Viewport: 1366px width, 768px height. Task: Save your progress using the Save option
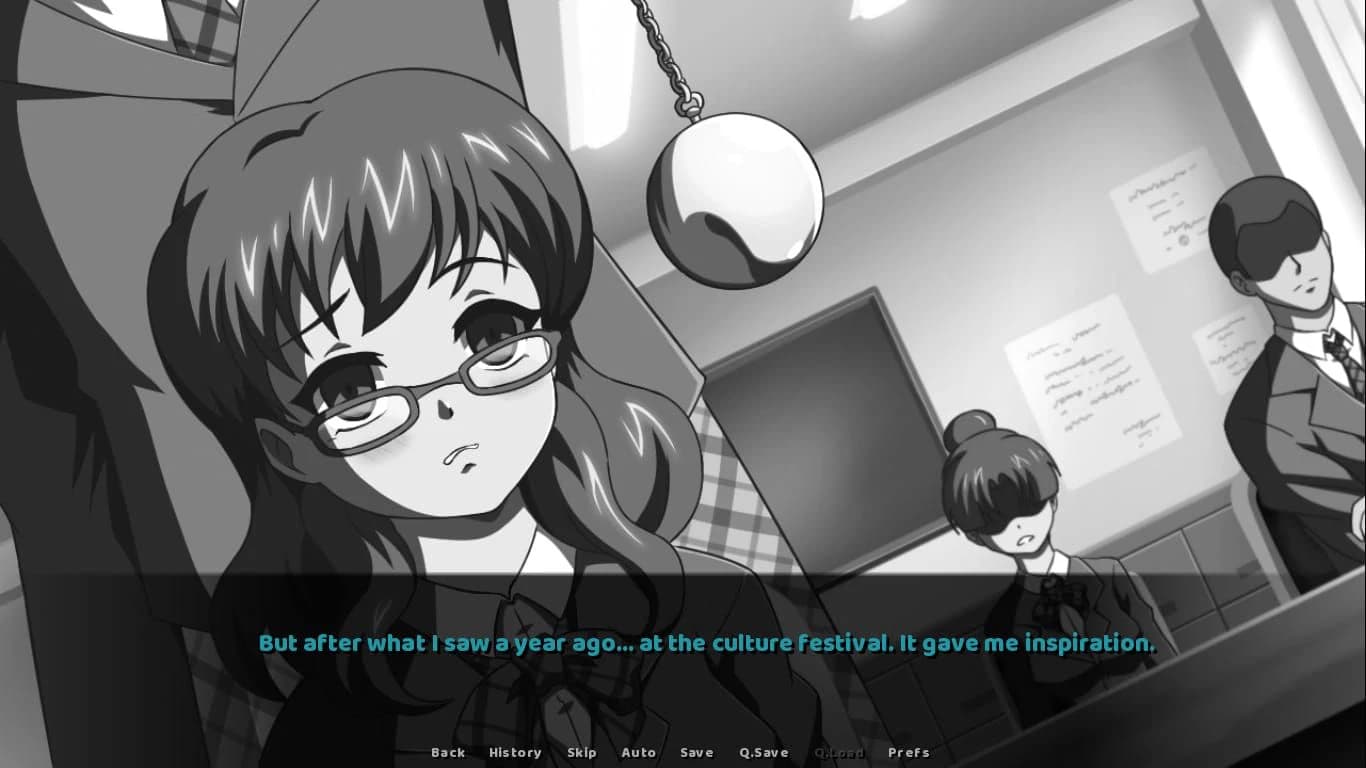pyautogui.click(x=696, y=752)
